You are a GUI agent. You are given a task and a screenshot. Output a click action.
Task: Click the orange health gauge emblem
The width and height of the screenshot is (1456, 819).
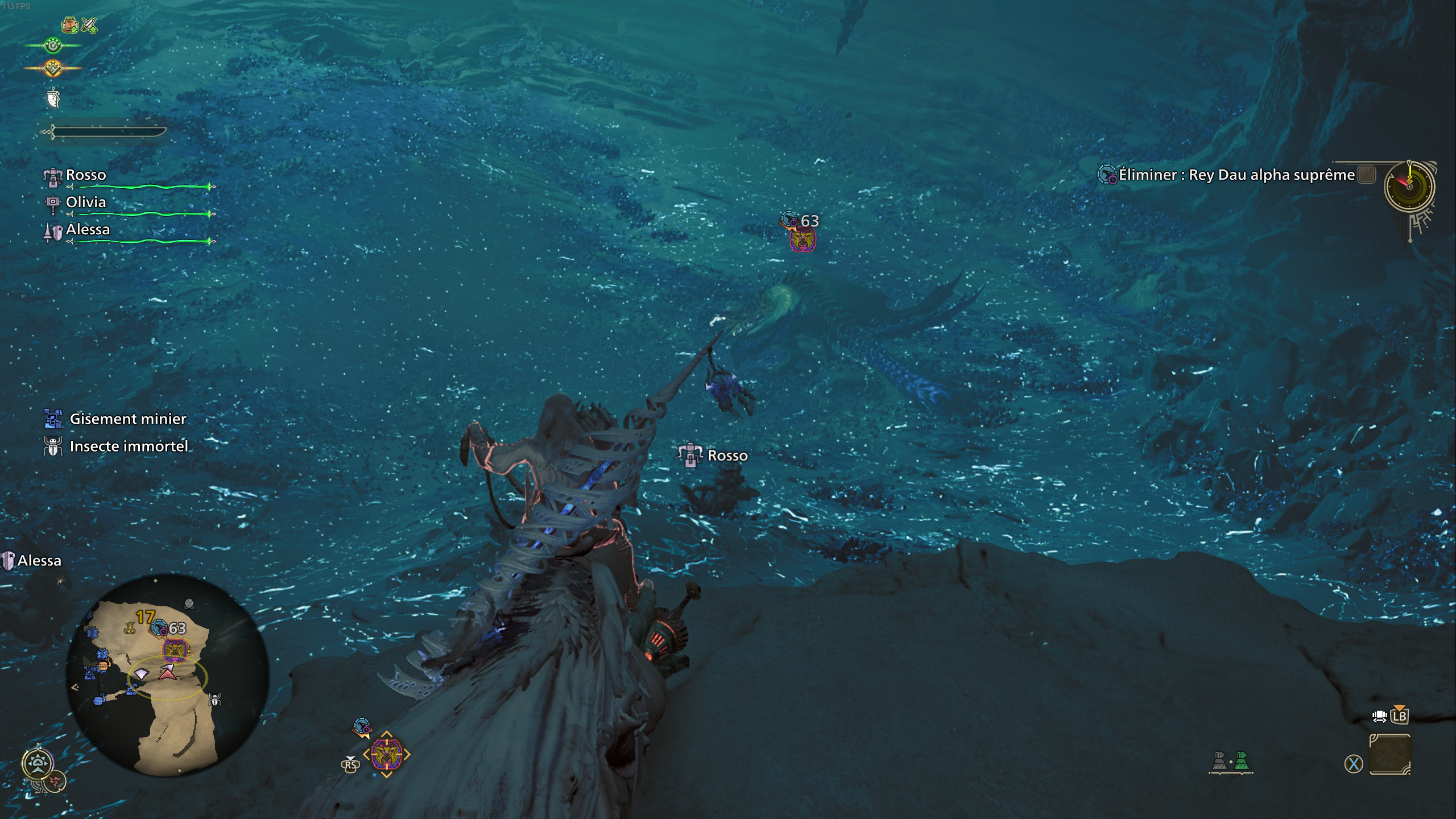click(53, 69)
